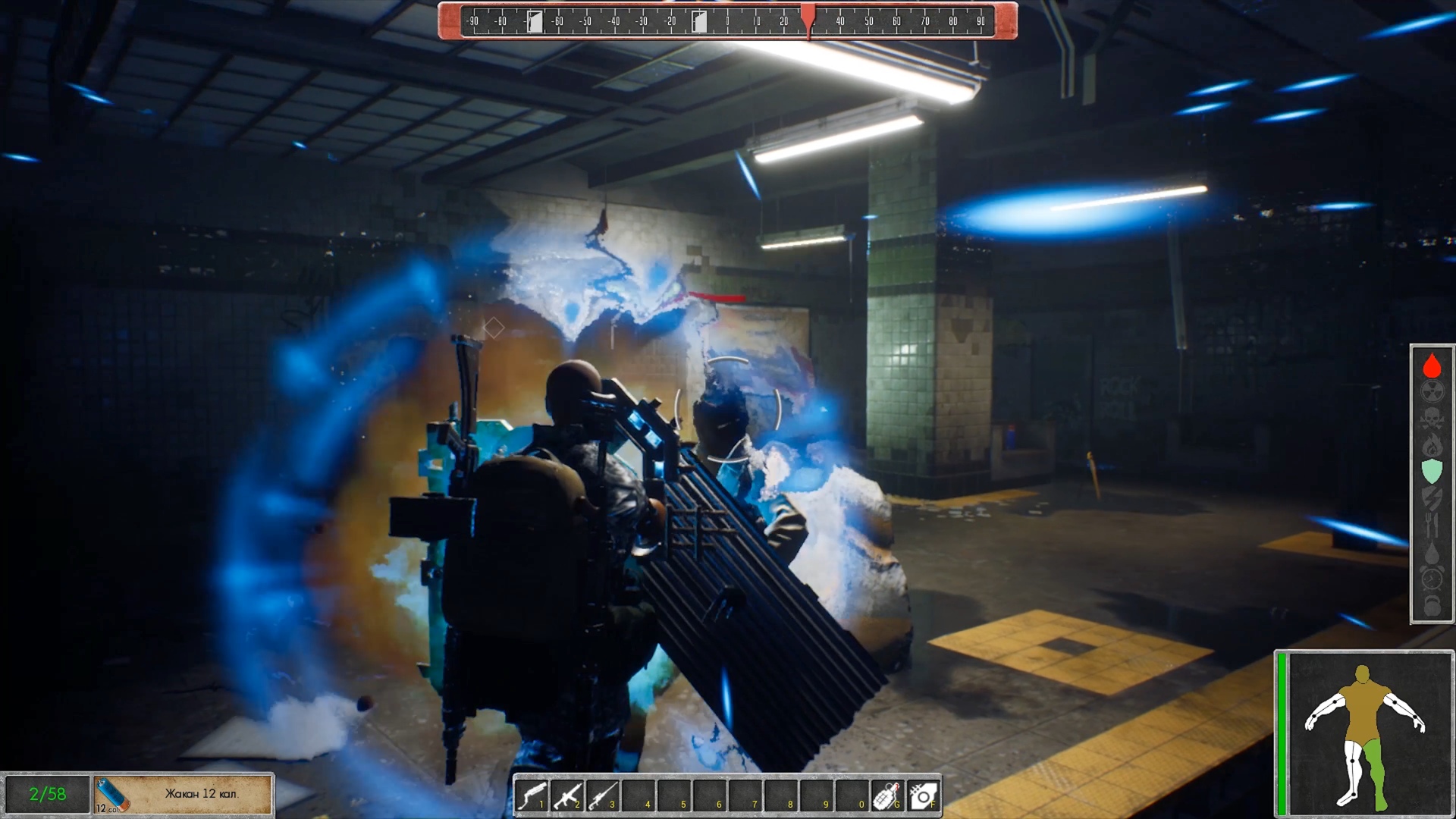Click the alarm clock fatigue icon
Screen dimensions: 1456x819
[1432, 579]
